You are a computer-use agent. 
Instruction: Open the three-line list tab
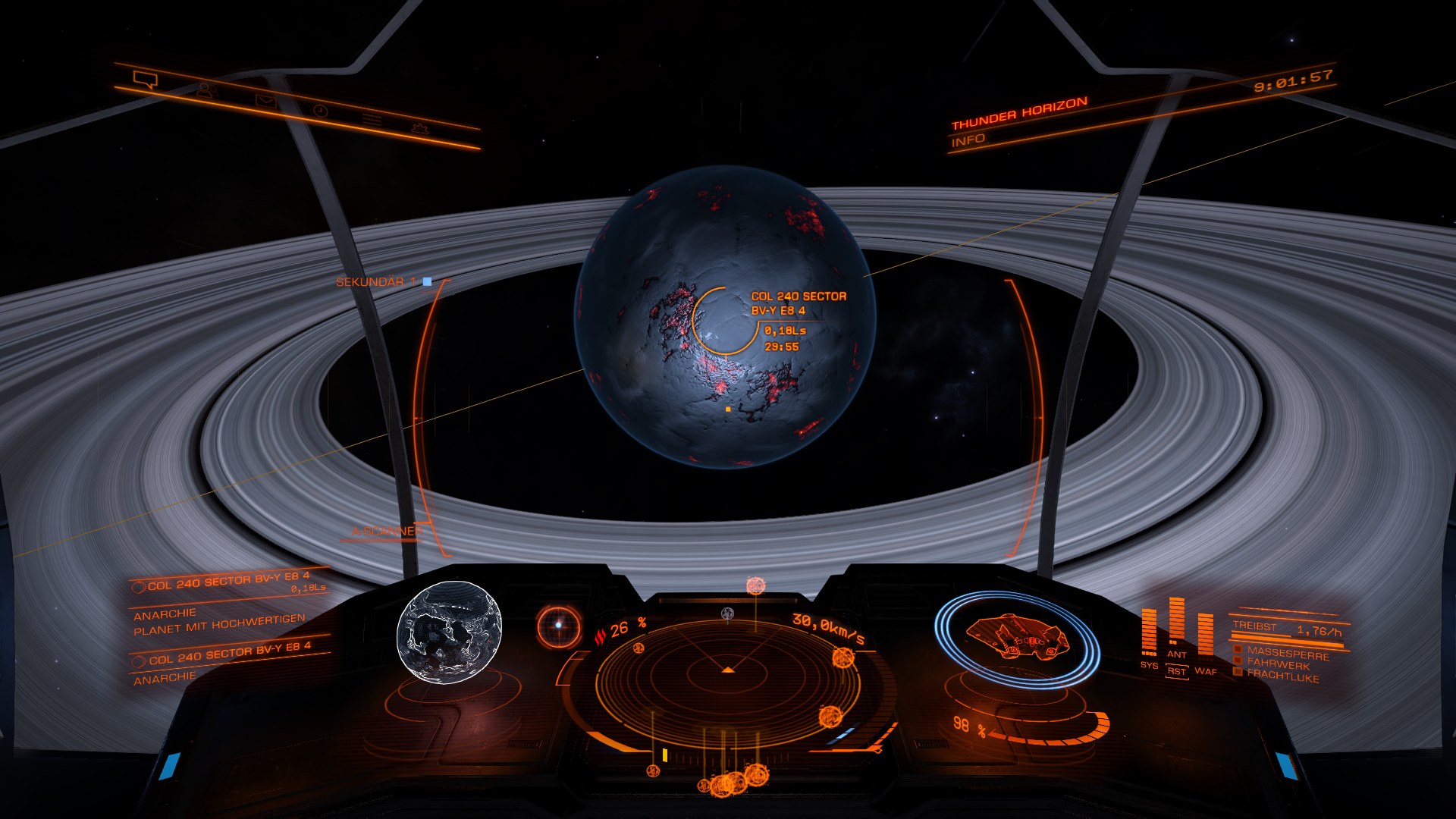(371, 119)
